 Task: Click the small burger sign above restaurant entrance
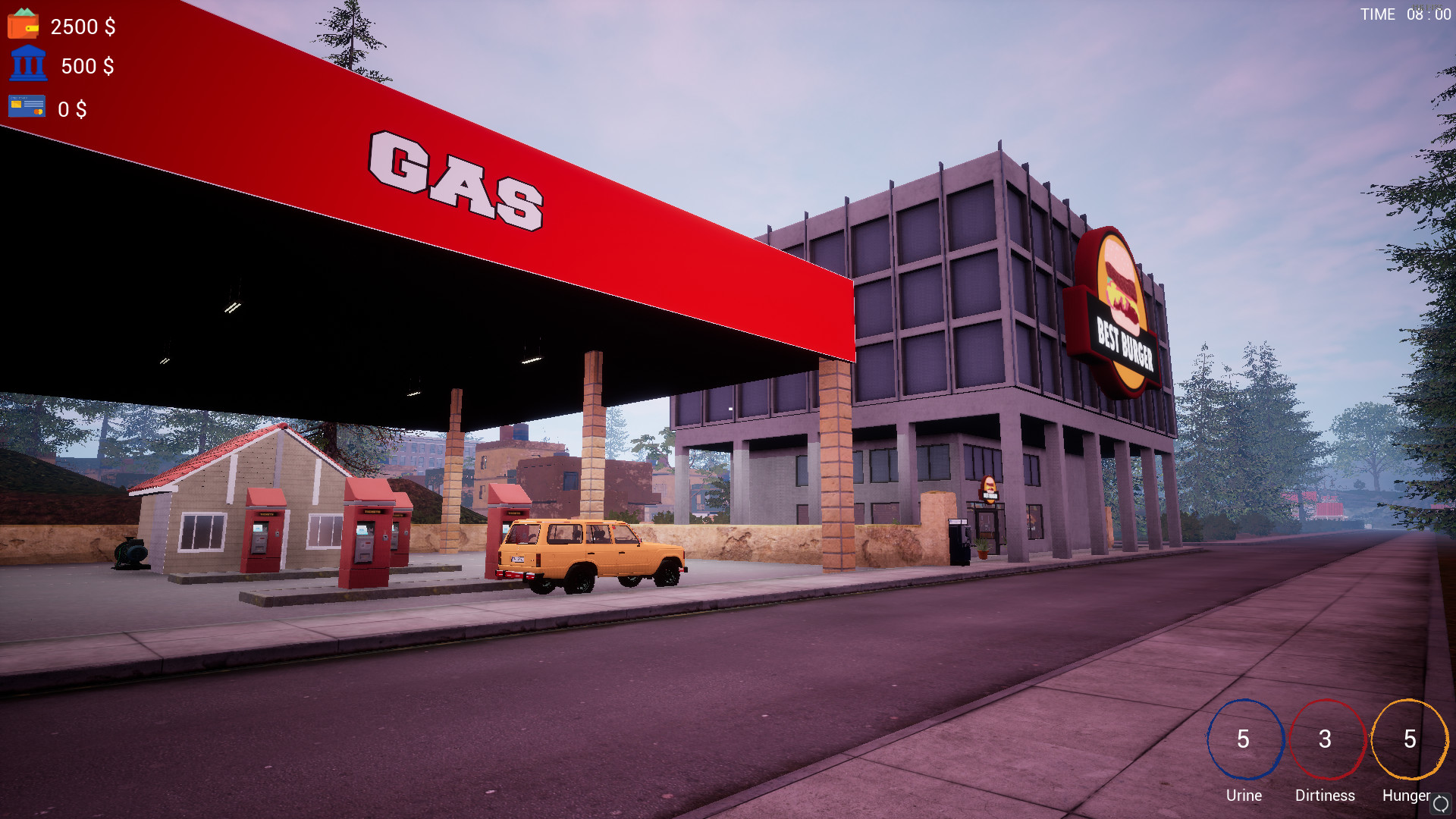[989, 488]
